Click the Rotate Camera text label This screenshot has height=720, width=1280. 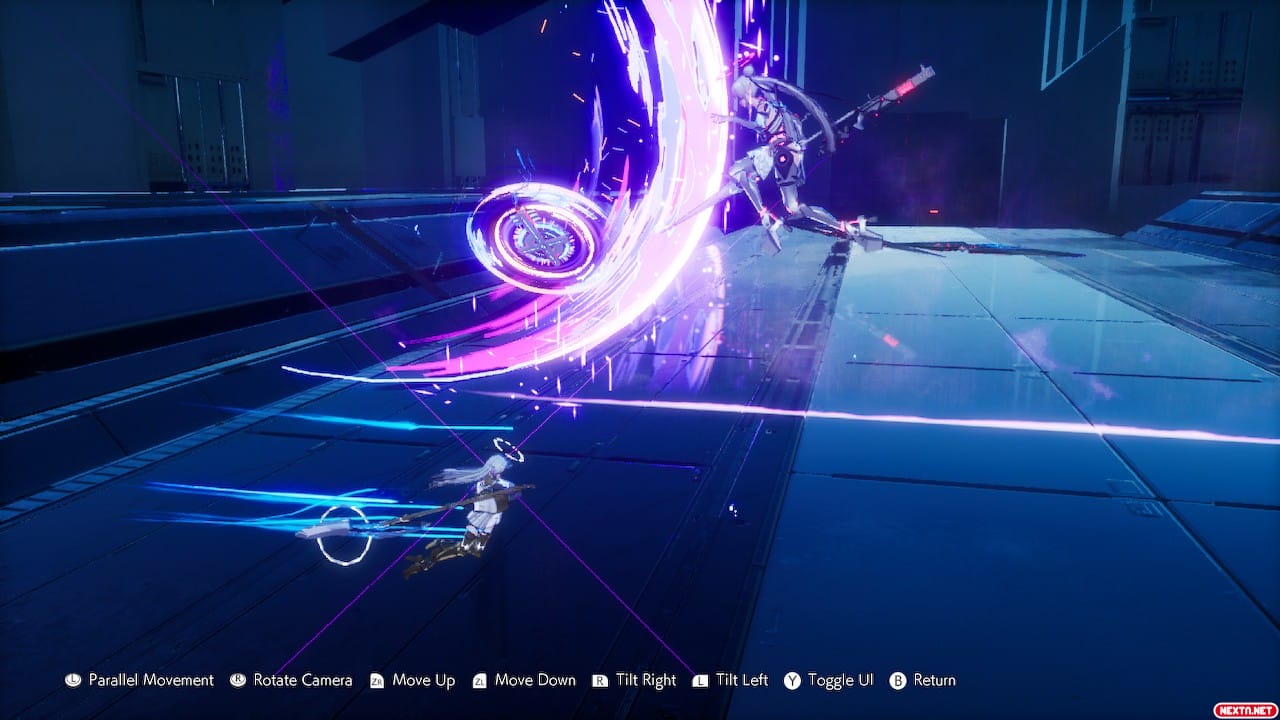303,680
